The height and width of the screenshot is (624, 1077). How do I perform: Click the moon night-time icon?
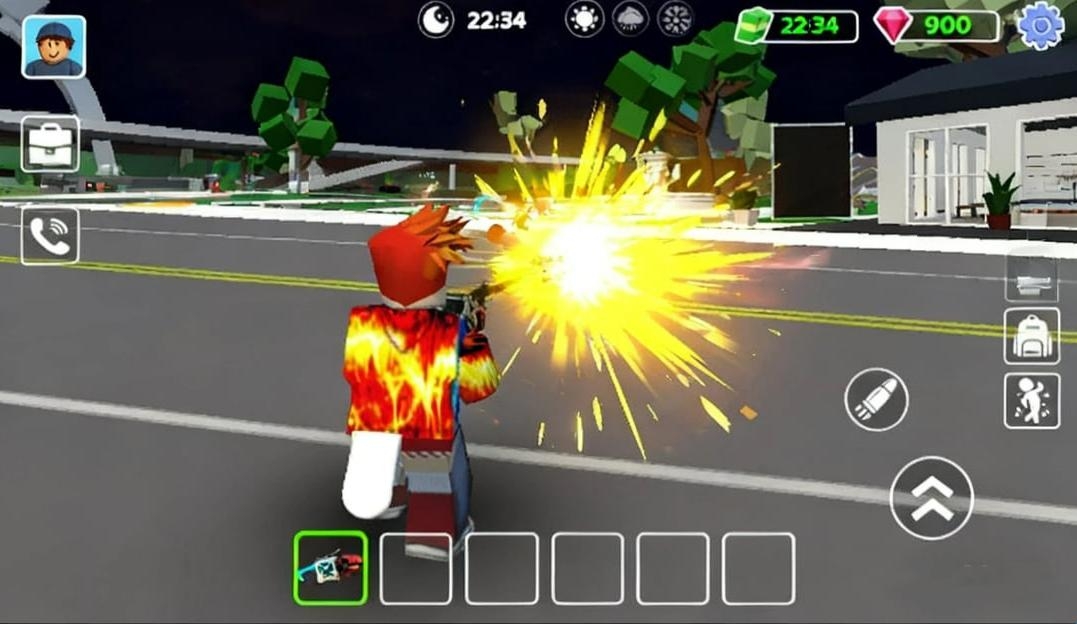[x=436, y=19]
